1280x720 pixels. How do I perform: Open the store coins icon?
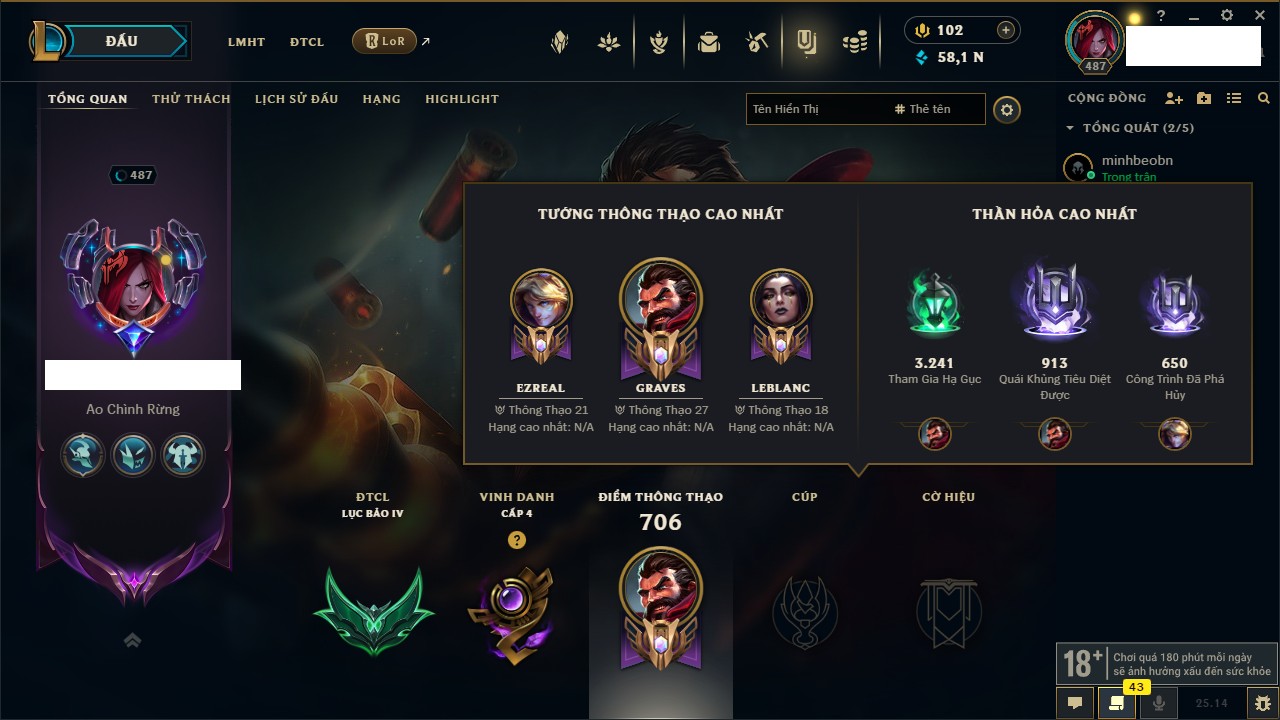(854, 42)
